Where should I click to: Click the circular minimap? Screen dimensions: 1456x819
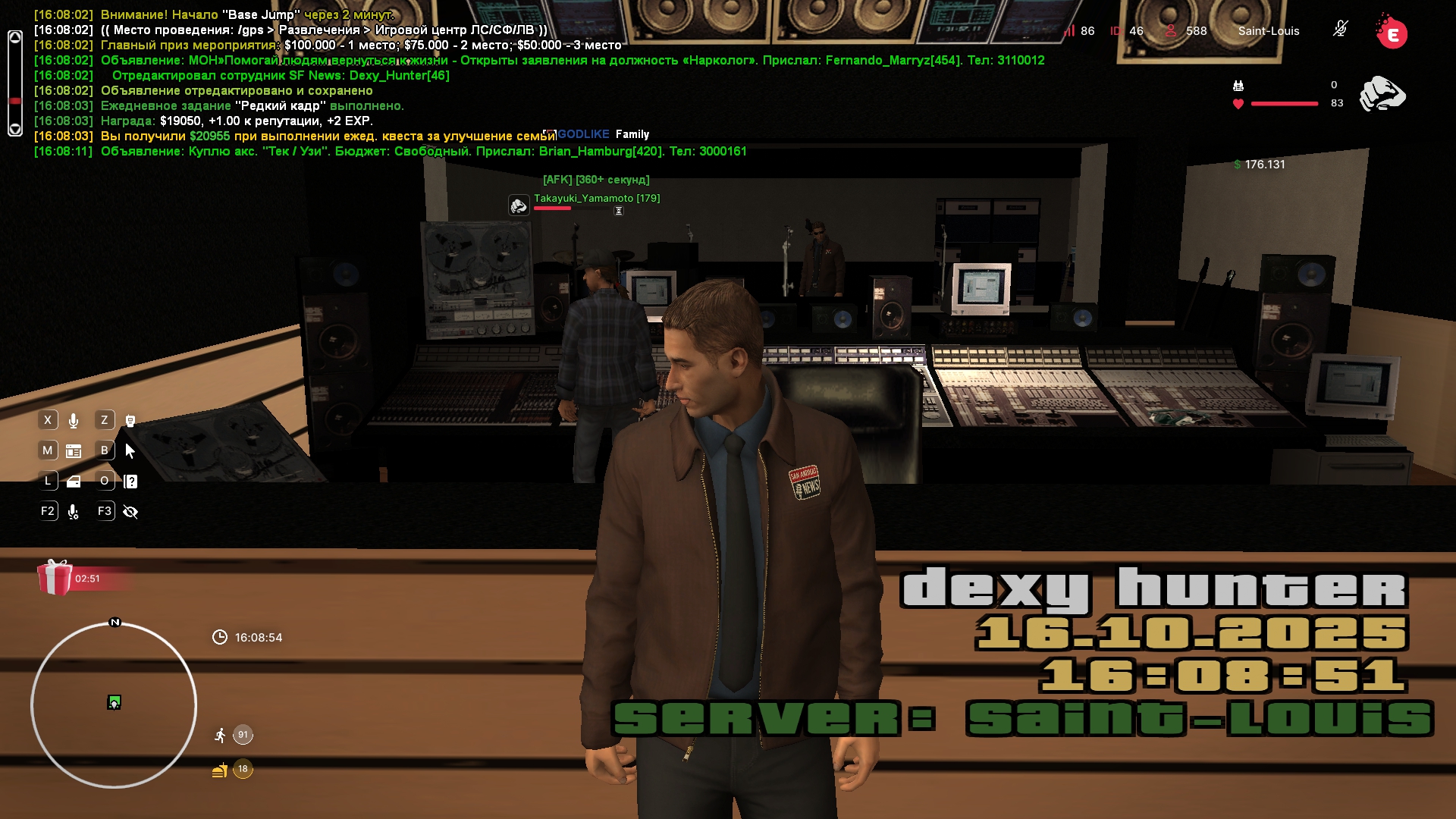114,705
